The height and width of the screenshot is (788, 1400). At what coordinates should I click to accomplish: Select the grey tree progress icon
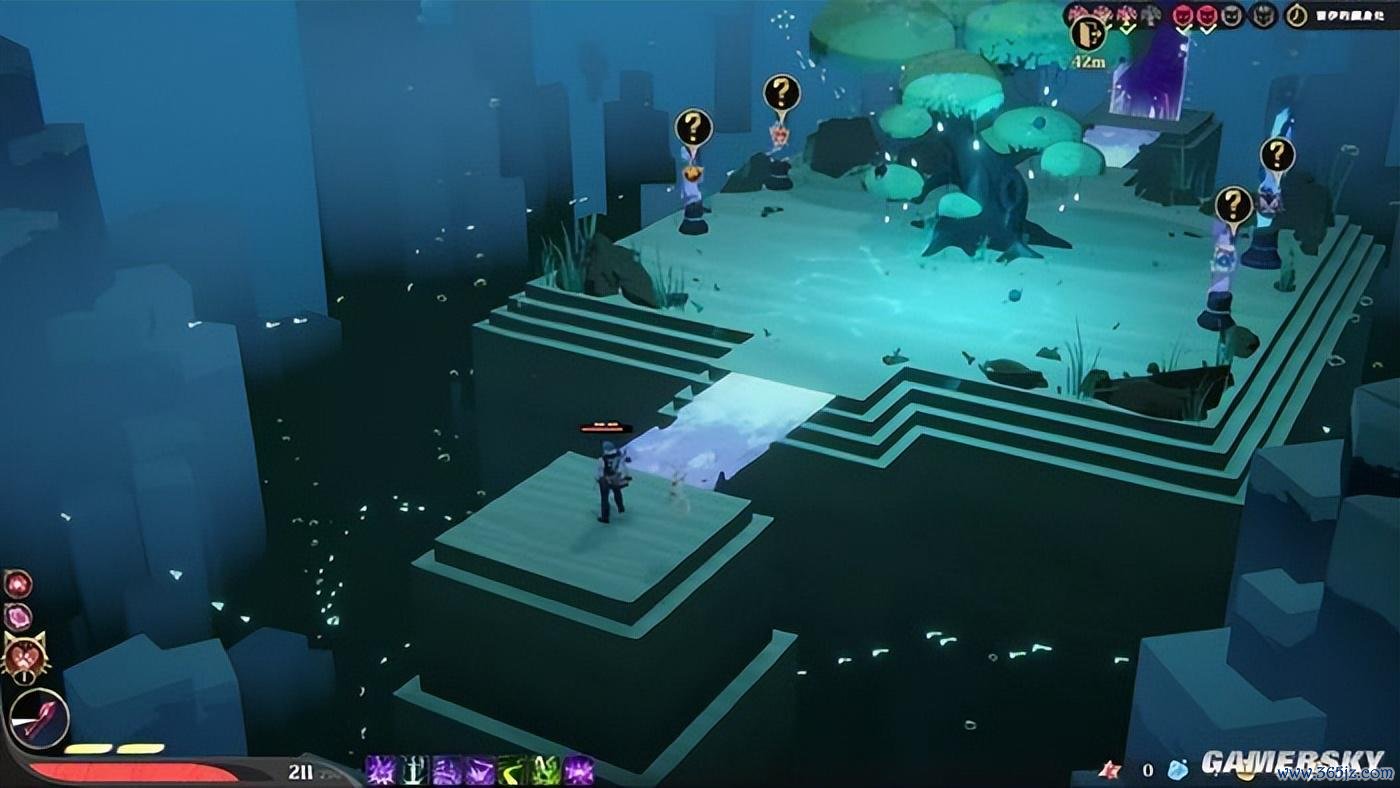(x=1149, y=15)
